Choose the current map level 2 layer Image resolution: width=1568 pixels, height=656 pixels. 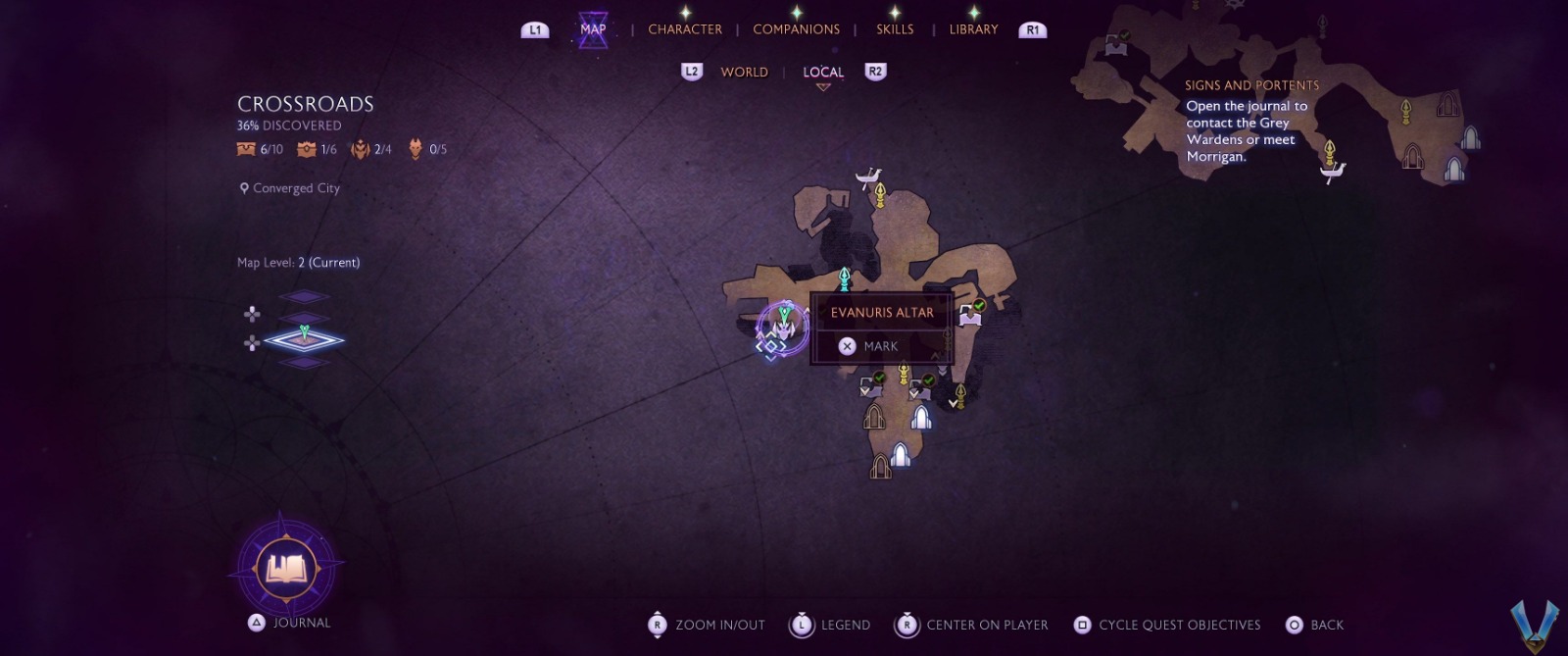click(305, 339)
